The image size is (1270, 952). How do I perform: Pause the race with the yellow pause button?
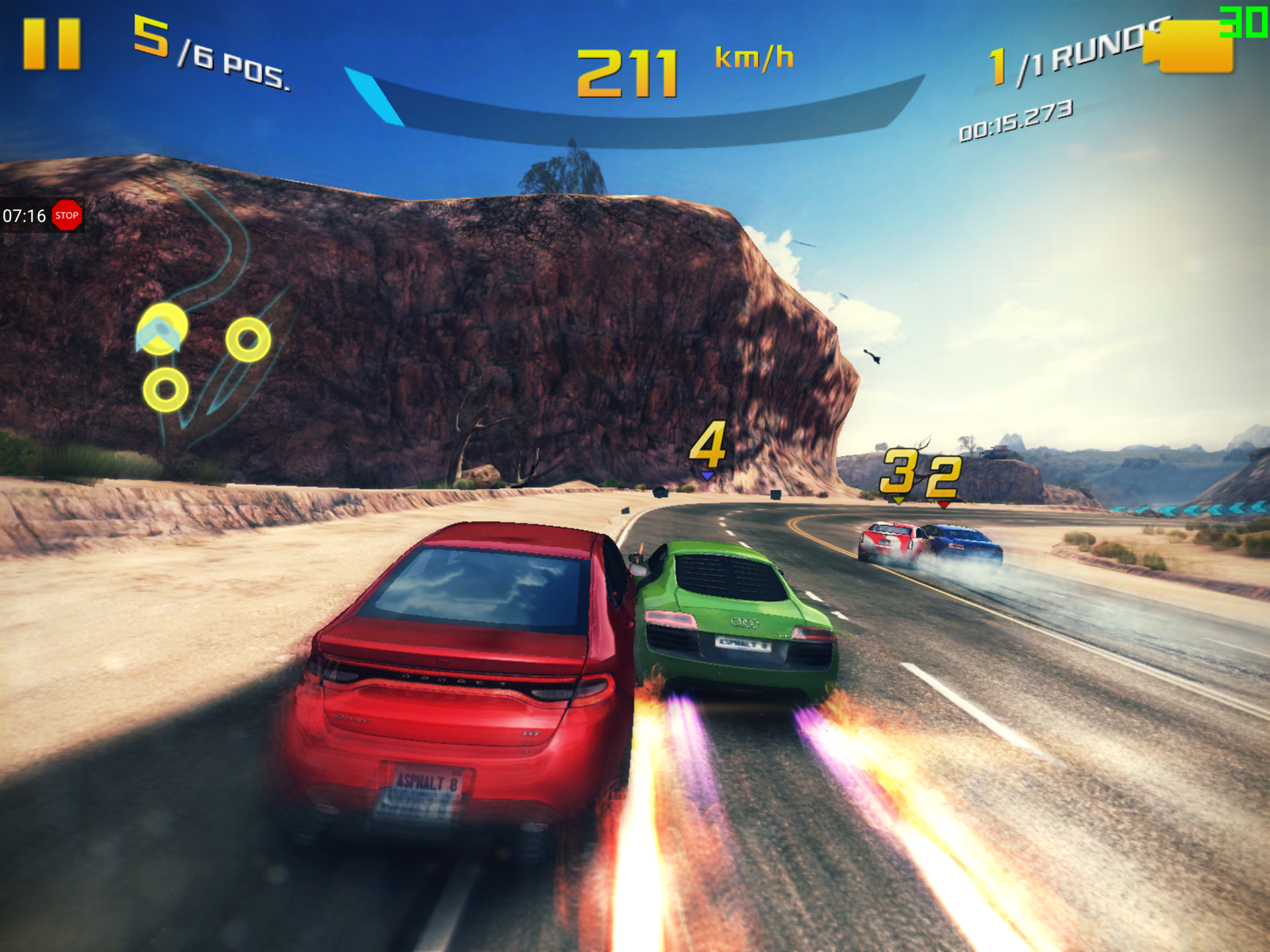coord(52,44)
